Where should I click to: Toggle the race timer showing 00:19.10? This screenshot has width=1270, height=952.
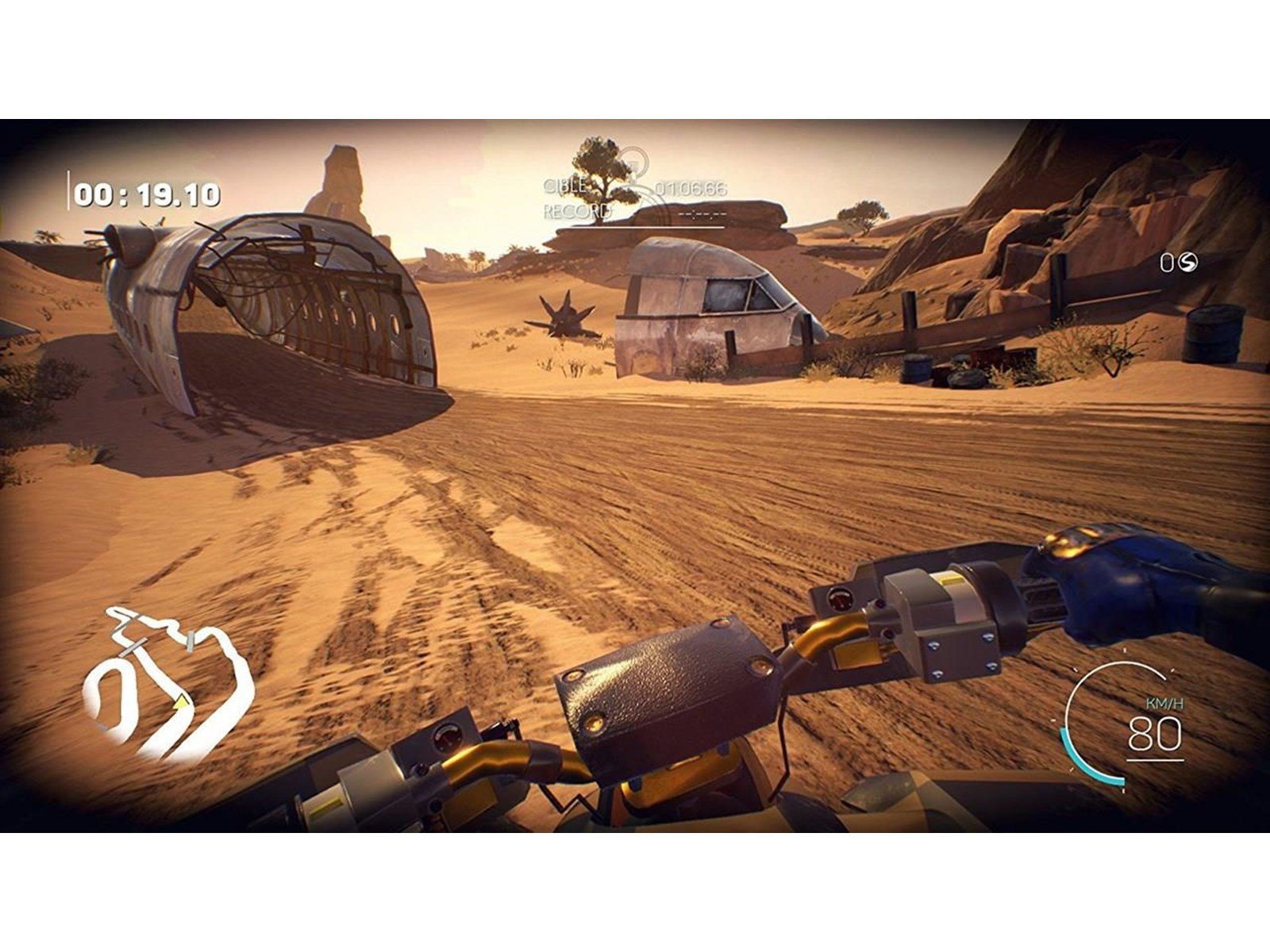(x=147, y=193)
